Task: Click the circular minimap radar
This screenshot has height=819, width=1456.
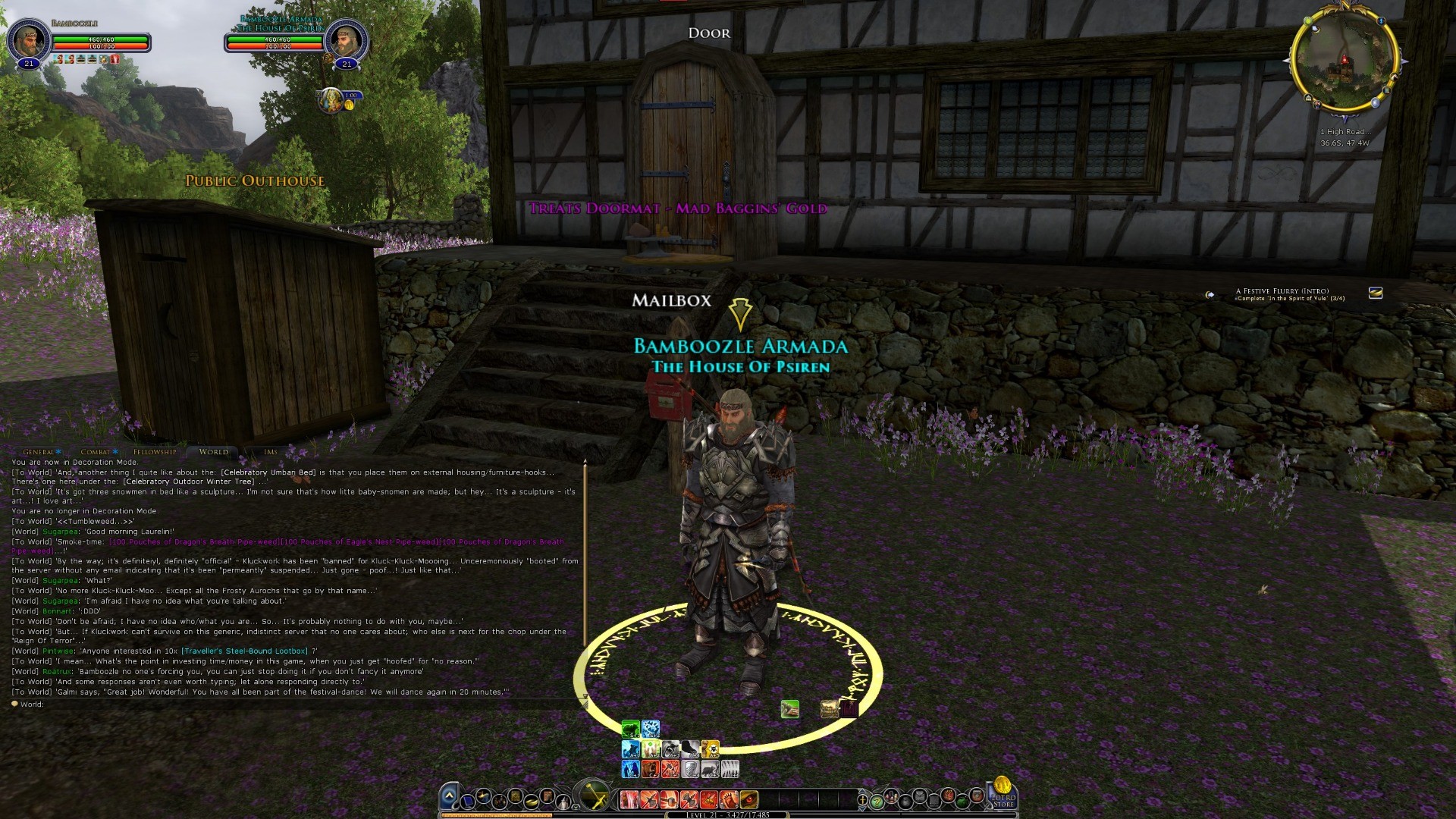Action: coord(1345,61)
